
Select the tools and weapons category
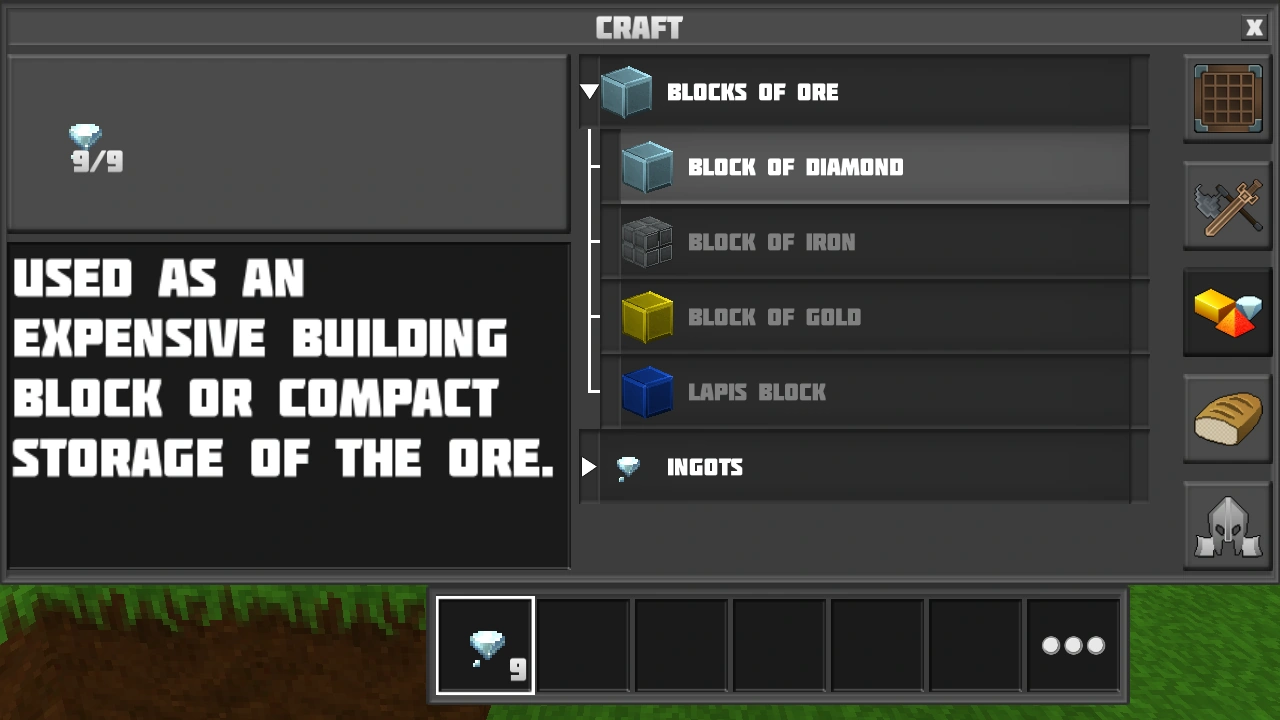[x=1227, y=207]
